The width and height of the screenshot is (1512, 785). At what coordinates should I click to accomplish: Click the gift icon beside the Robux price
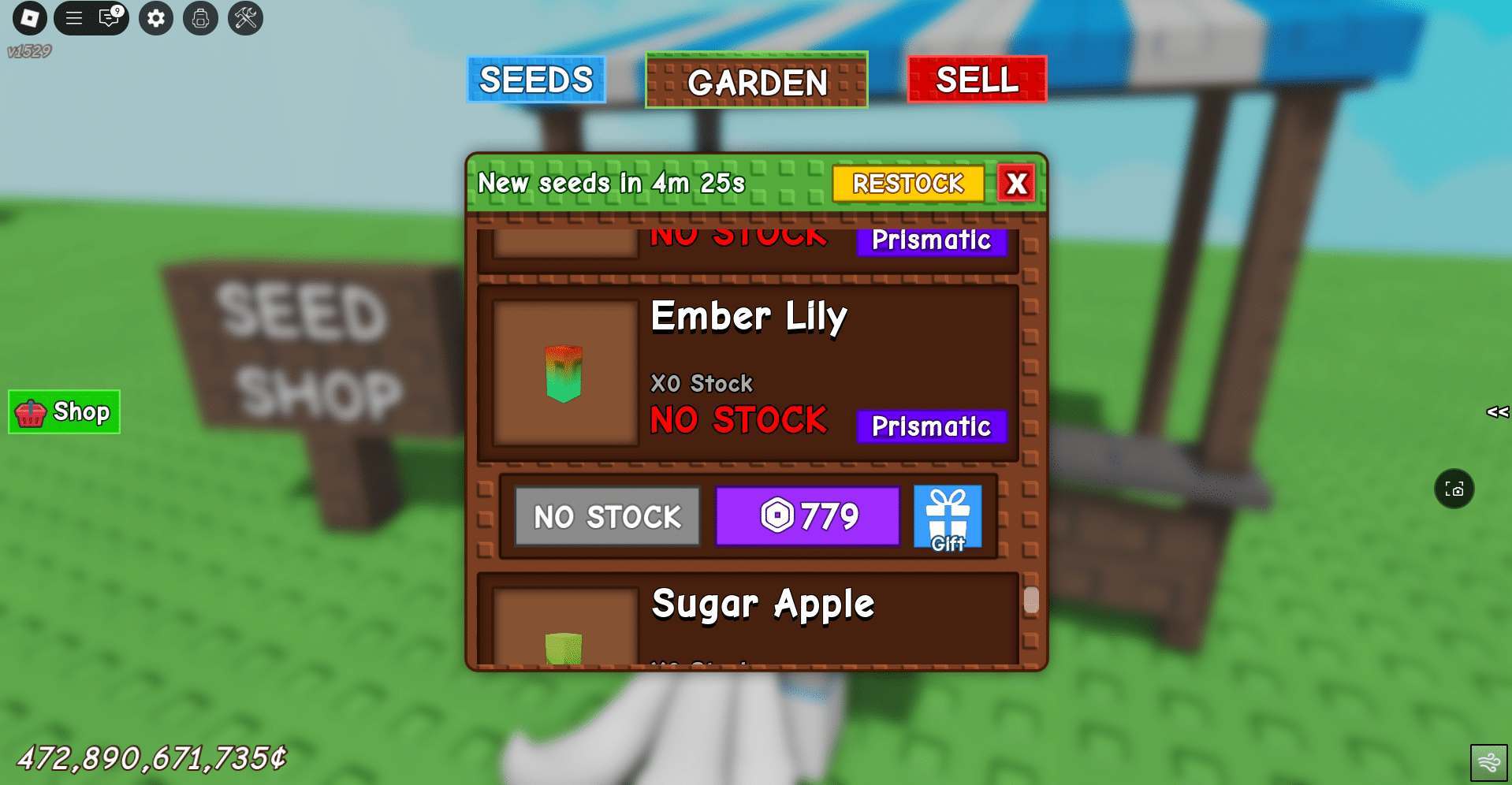947,517
